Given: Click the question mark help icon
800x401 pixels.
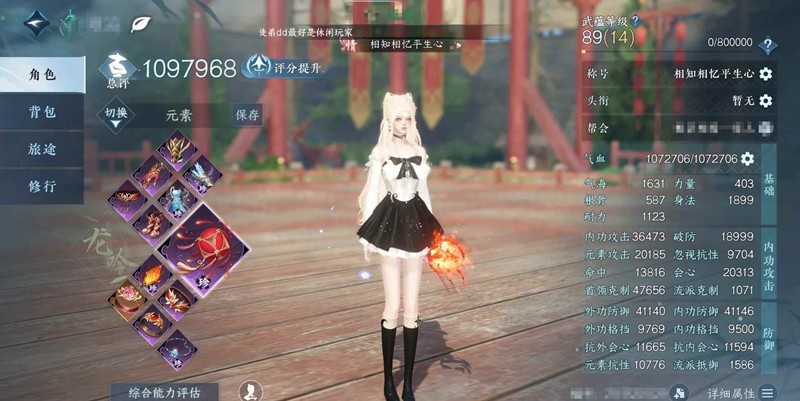Looking at the screenshot, I should [767, 46].
